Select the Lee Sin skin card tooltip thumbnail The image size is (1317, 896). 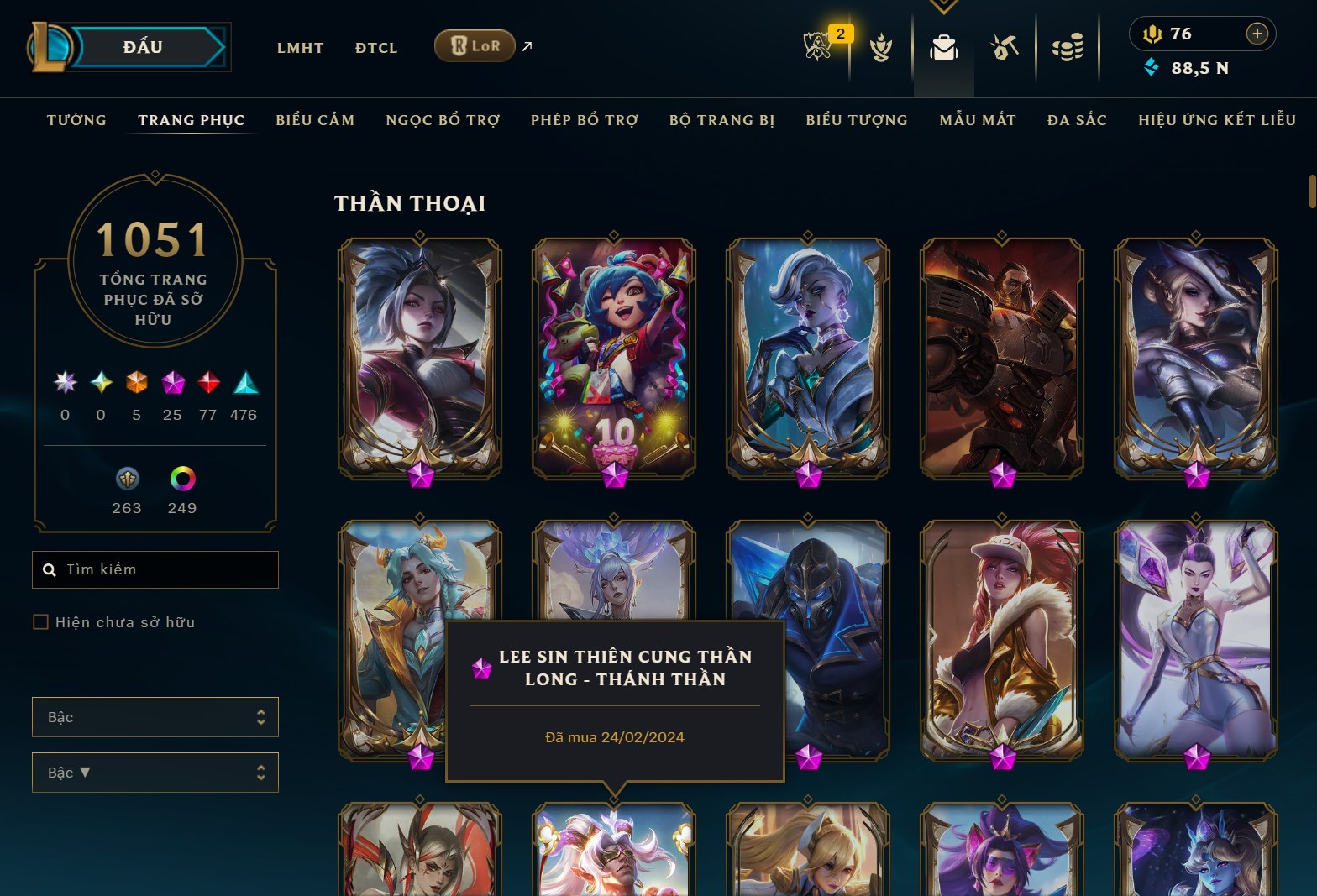tap(481, 668)
